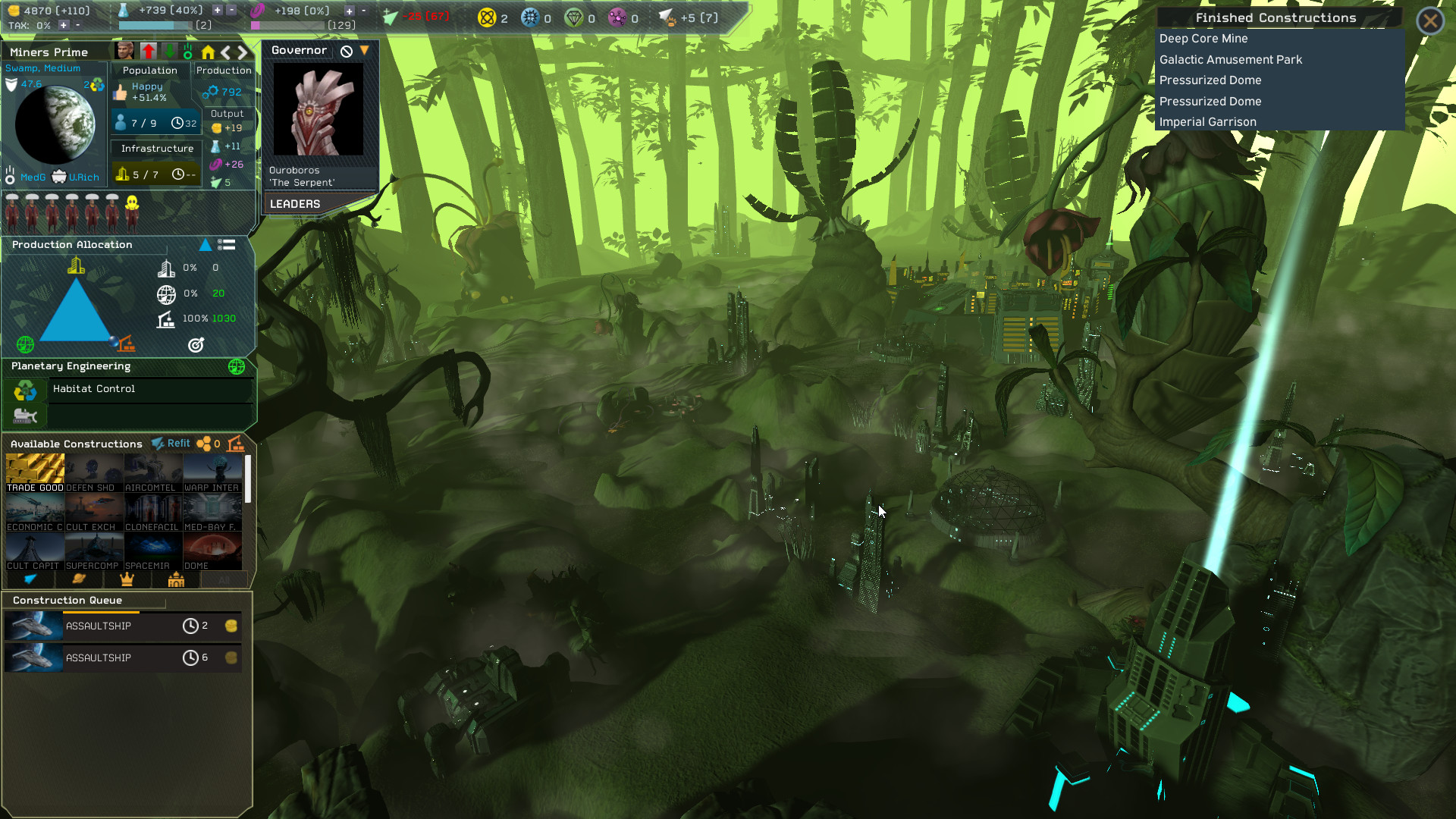
Task: Select the TRADE GOOD construction thumbnail
Action: [x=35, y=469]
